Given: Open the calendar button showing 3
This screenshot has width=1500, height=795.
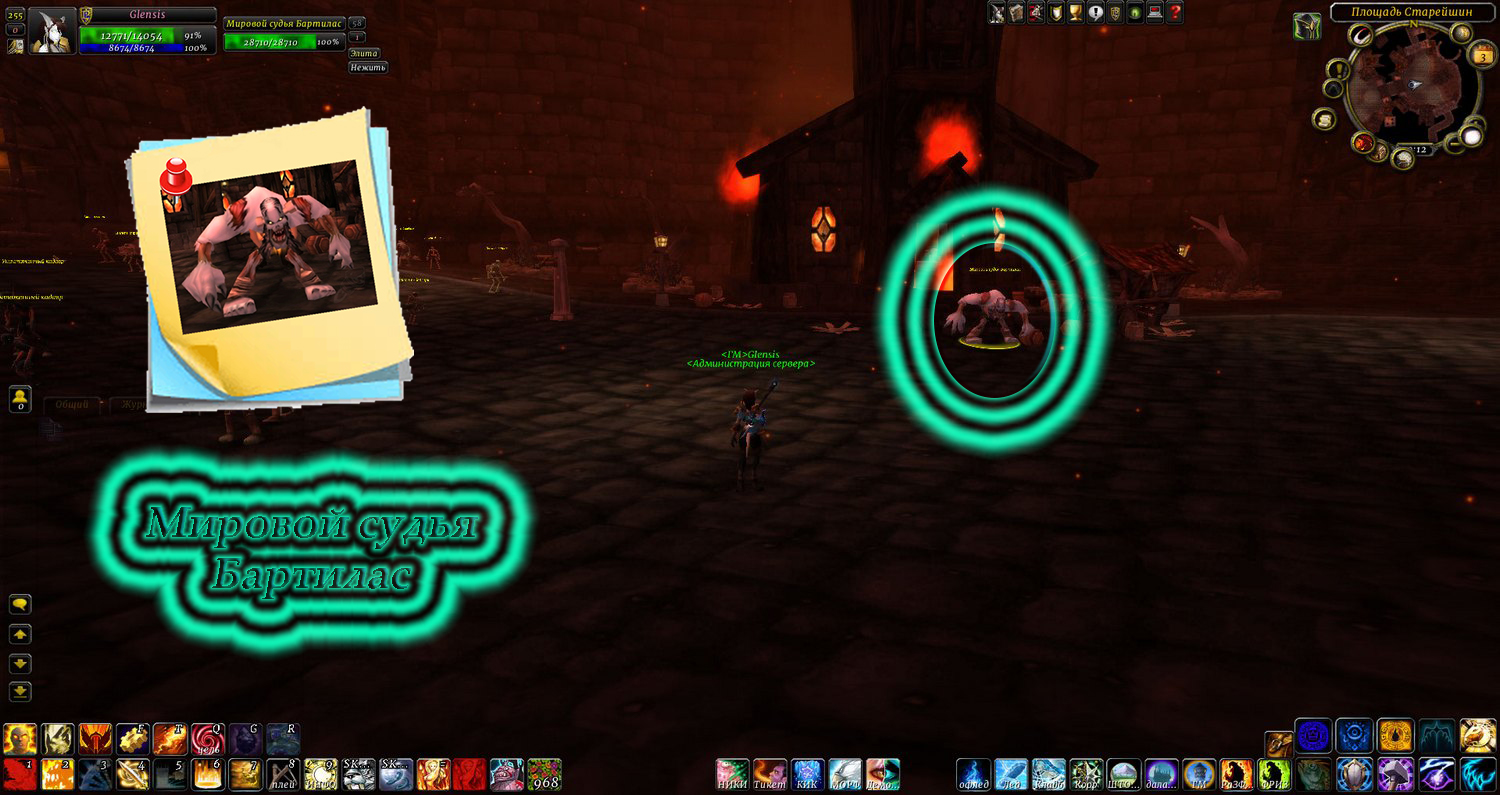Looking at the screenshot, I should coord(1481,57).
